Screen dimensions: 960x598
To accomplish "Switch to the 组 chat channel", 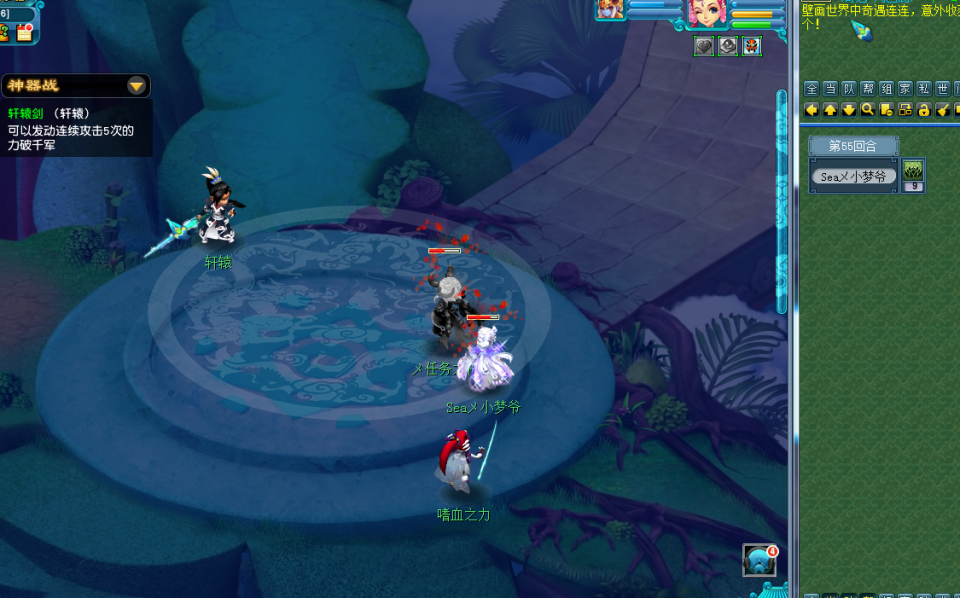I will (x=886, y=88).
